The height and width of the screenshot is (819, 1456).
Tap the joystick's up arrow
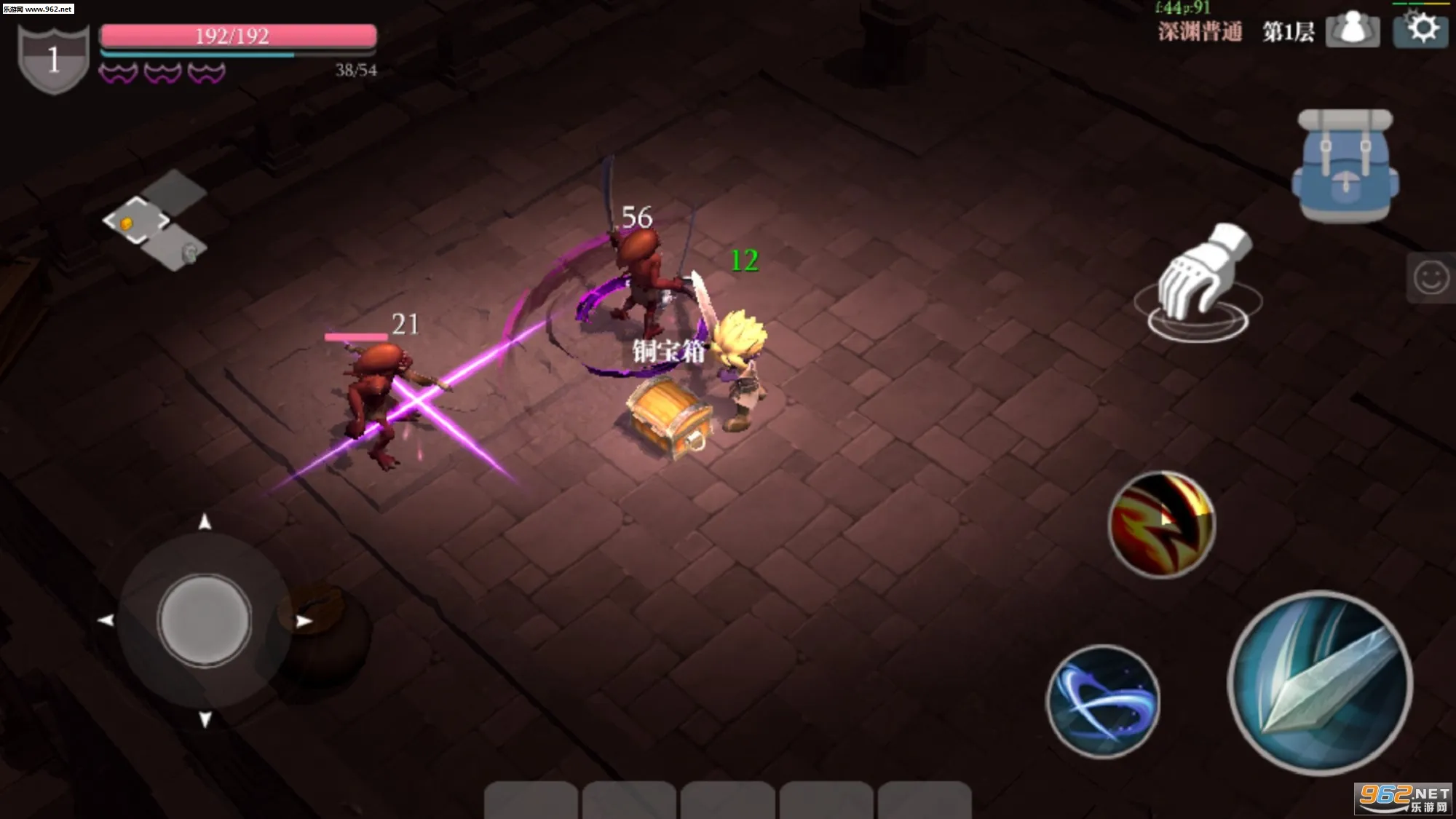pos(205,521)
